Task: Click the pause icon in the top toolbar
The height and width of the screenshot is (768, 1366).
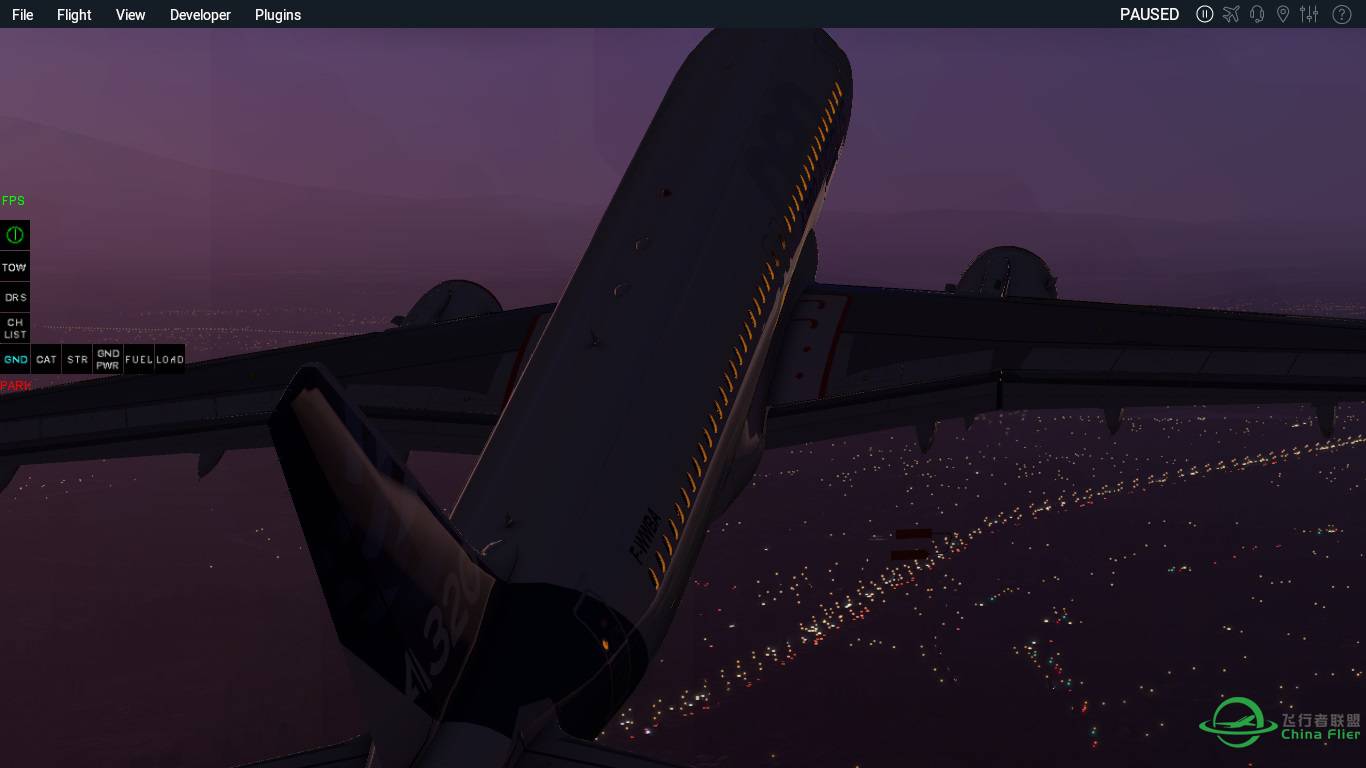Action: click(x=1205, y=14)
